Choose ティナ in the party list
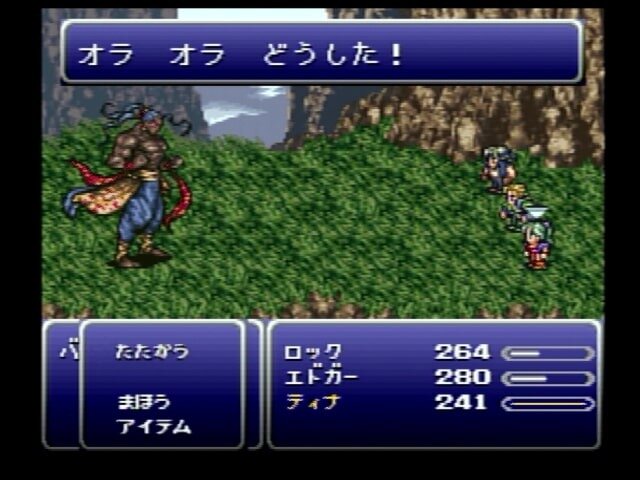The image size is (640, 480). click(312, 402)
